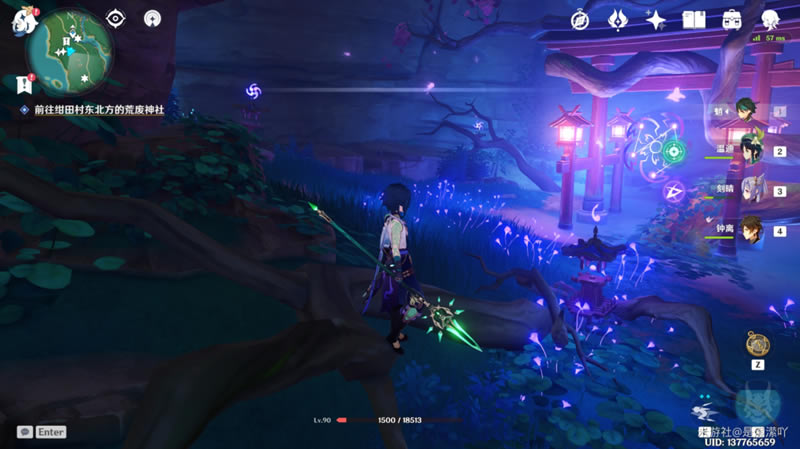Open the Wish star icon

pyautogui.click(x=655, y=19)
